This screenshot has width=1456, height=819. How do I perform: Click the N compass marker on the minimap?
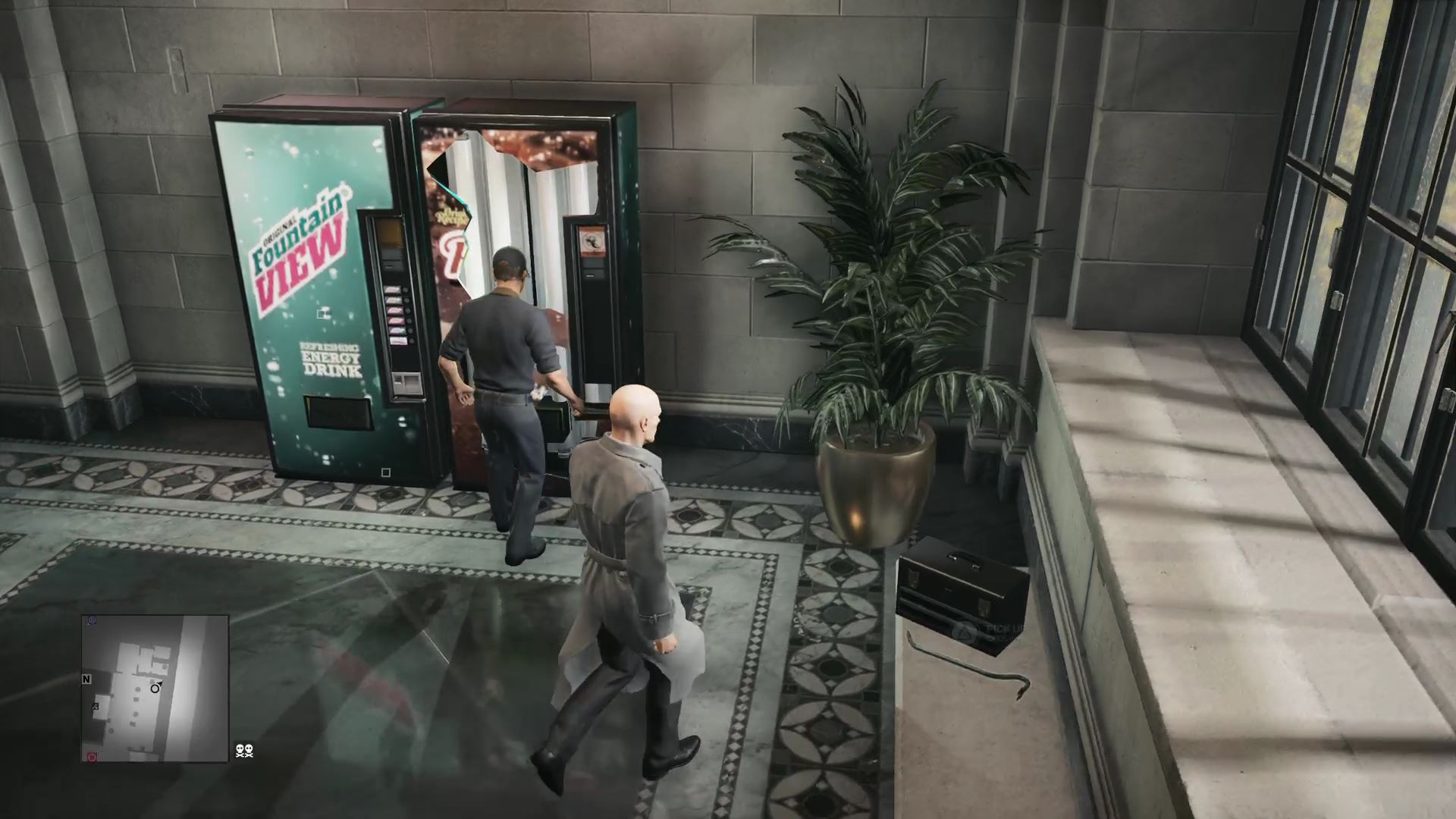pos(86,679)
